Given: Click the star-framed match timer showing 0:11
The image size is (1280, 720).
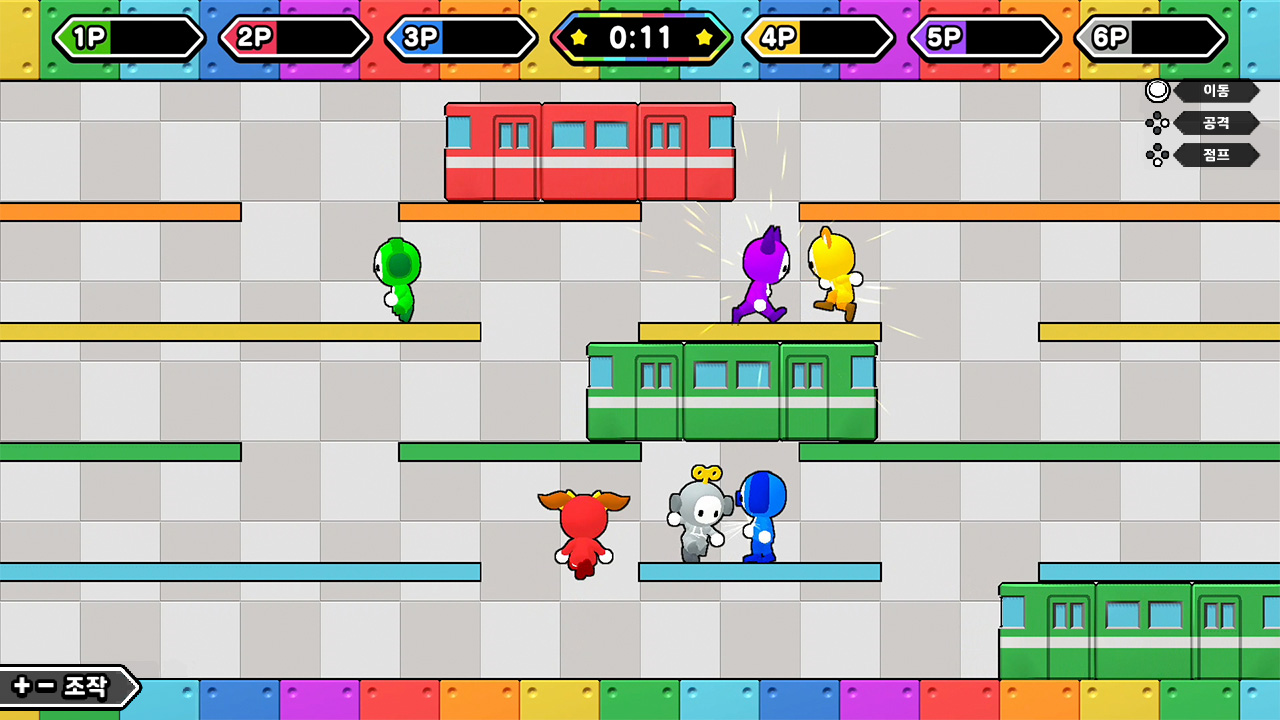Looking at the screenshot, I should click(x=640, y=38).
